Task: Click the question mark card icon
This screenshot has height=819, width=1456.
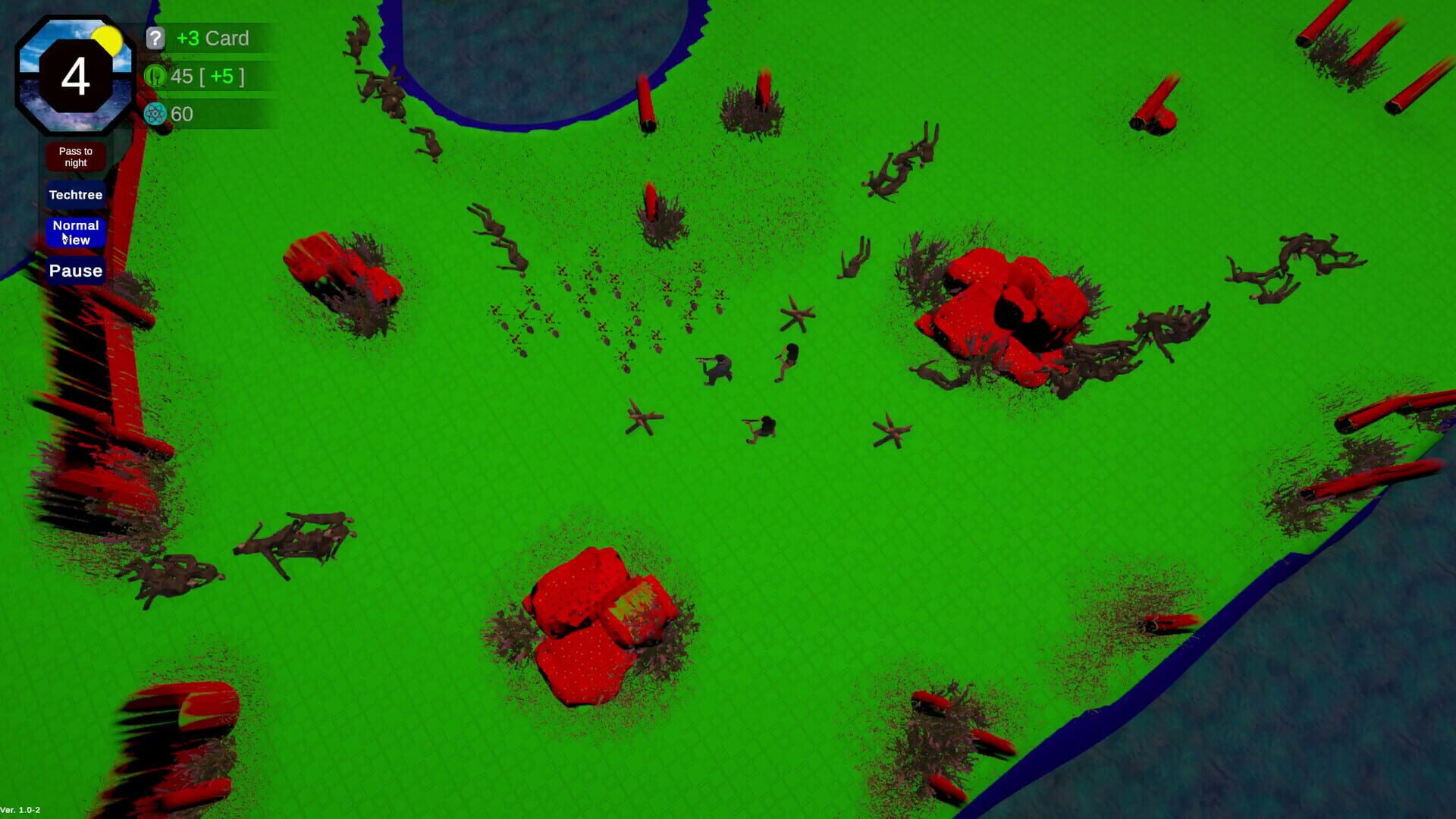Action: (x=155, y=38)
